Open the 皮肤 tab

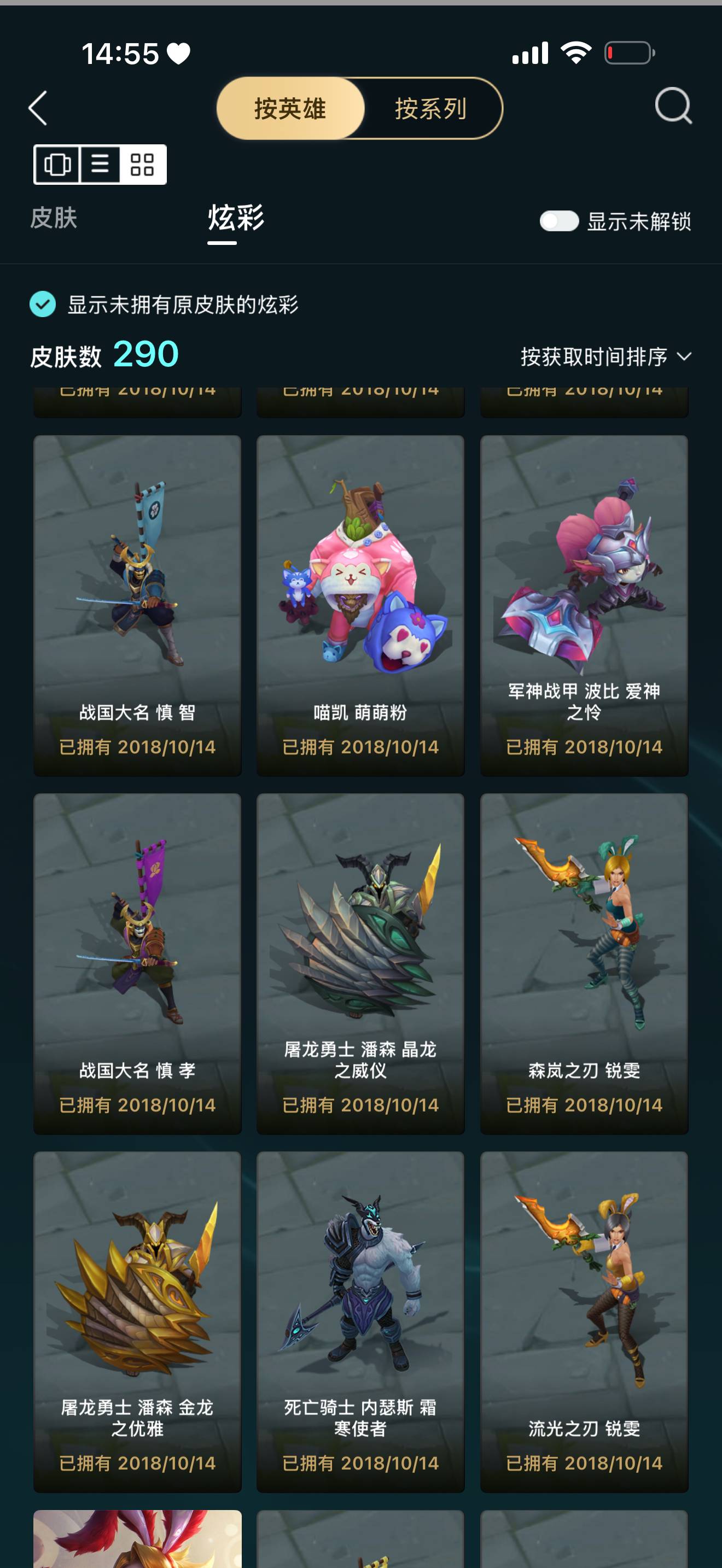click(53, 219)
